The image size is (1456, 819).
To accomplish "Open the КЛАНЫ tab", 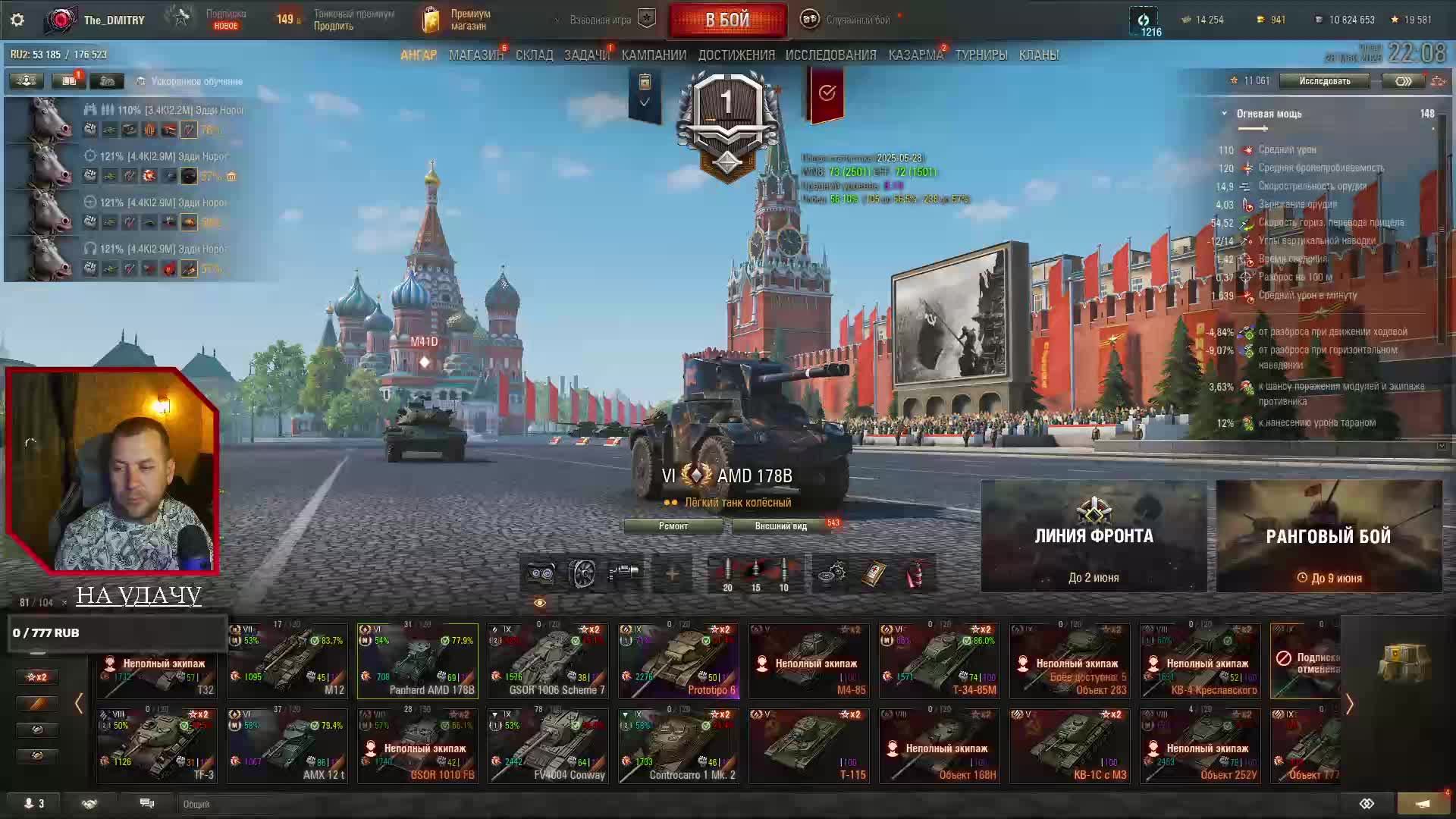I will tap(1038, 55).
